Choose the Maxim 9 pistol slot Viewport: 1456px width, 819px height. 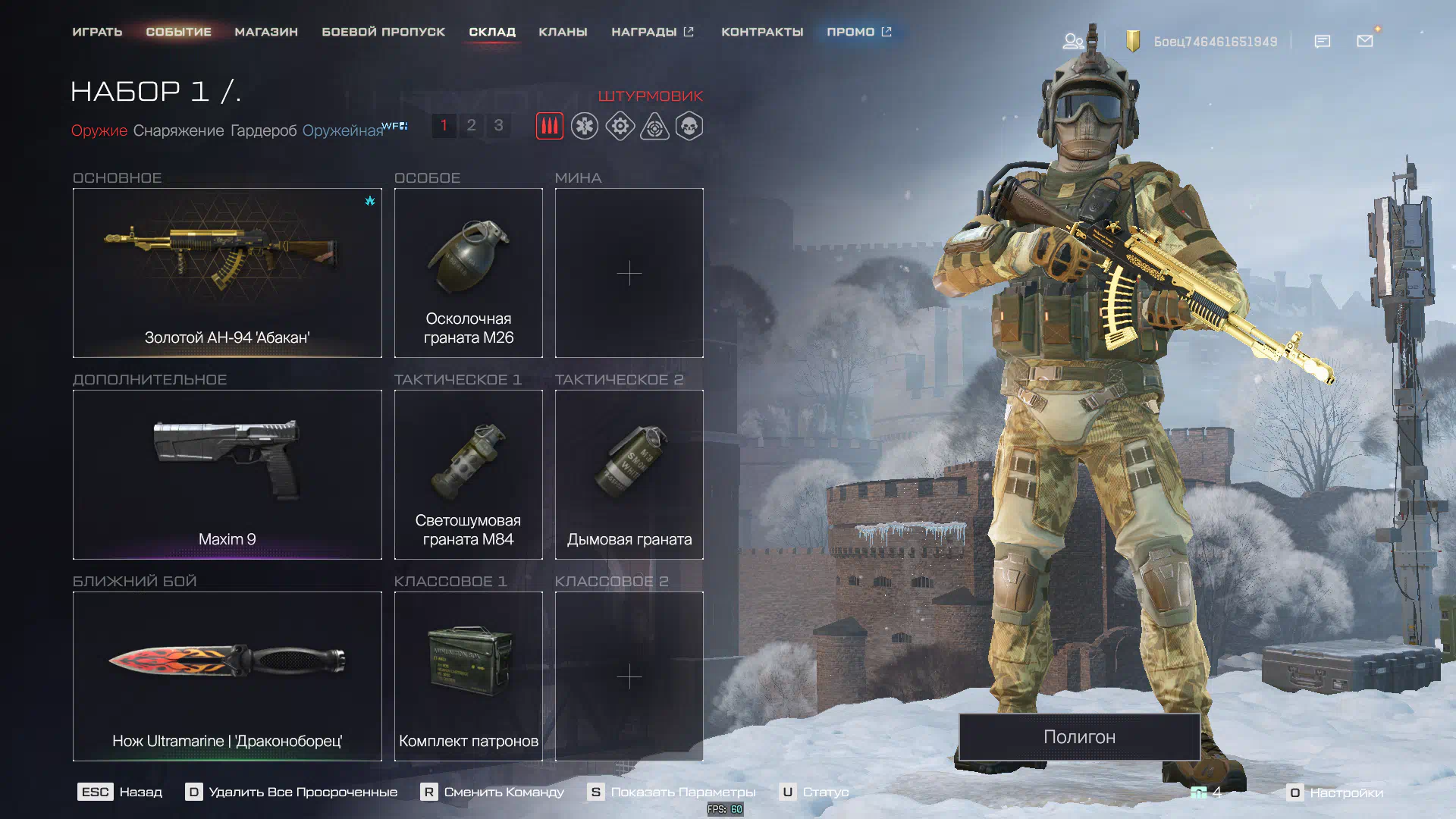click(x=227, y=475)
